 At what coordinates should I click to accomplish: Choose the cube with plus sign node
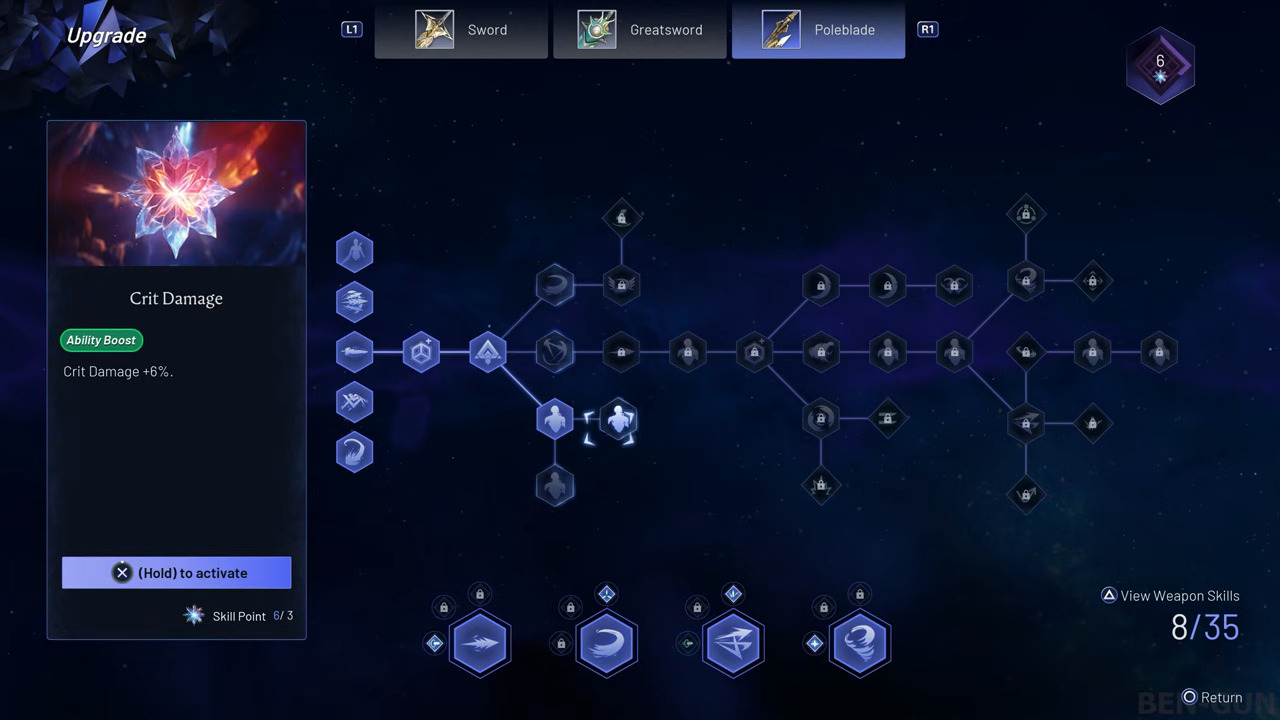point(421,352)
